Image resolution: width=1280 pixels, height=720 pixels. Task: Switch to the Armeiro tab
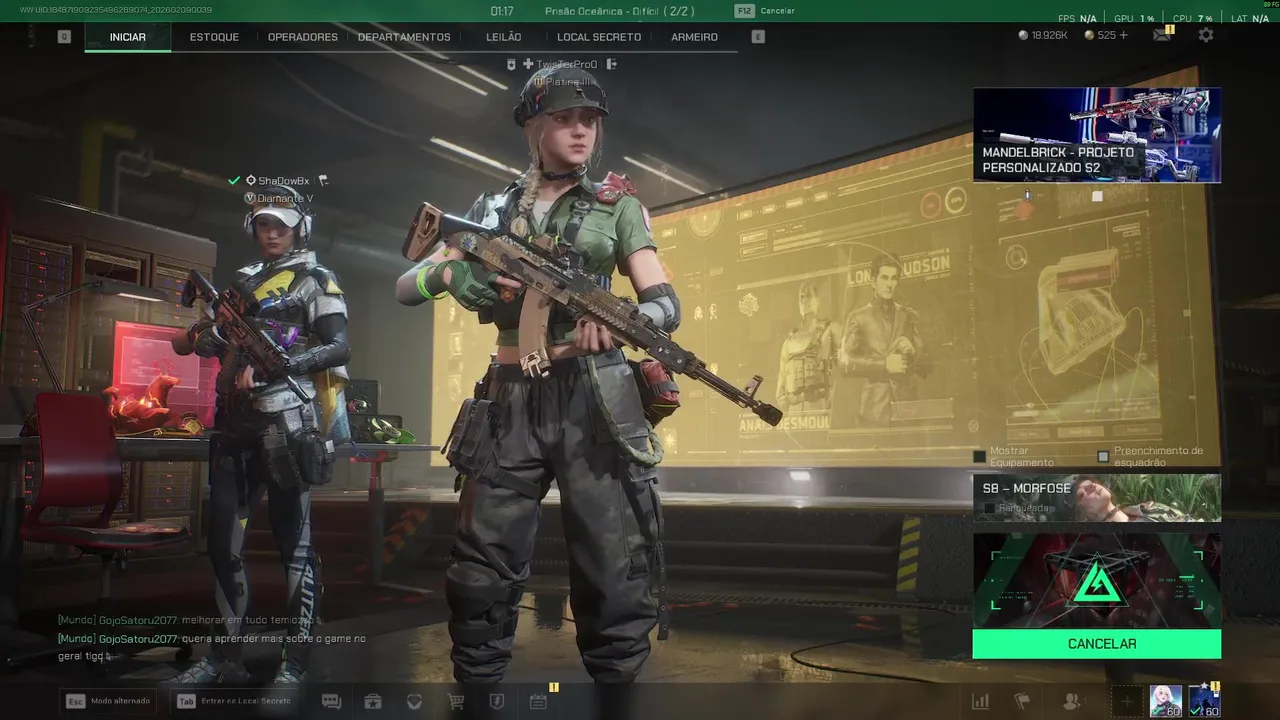pyautogui.click(x=694, y=37)
